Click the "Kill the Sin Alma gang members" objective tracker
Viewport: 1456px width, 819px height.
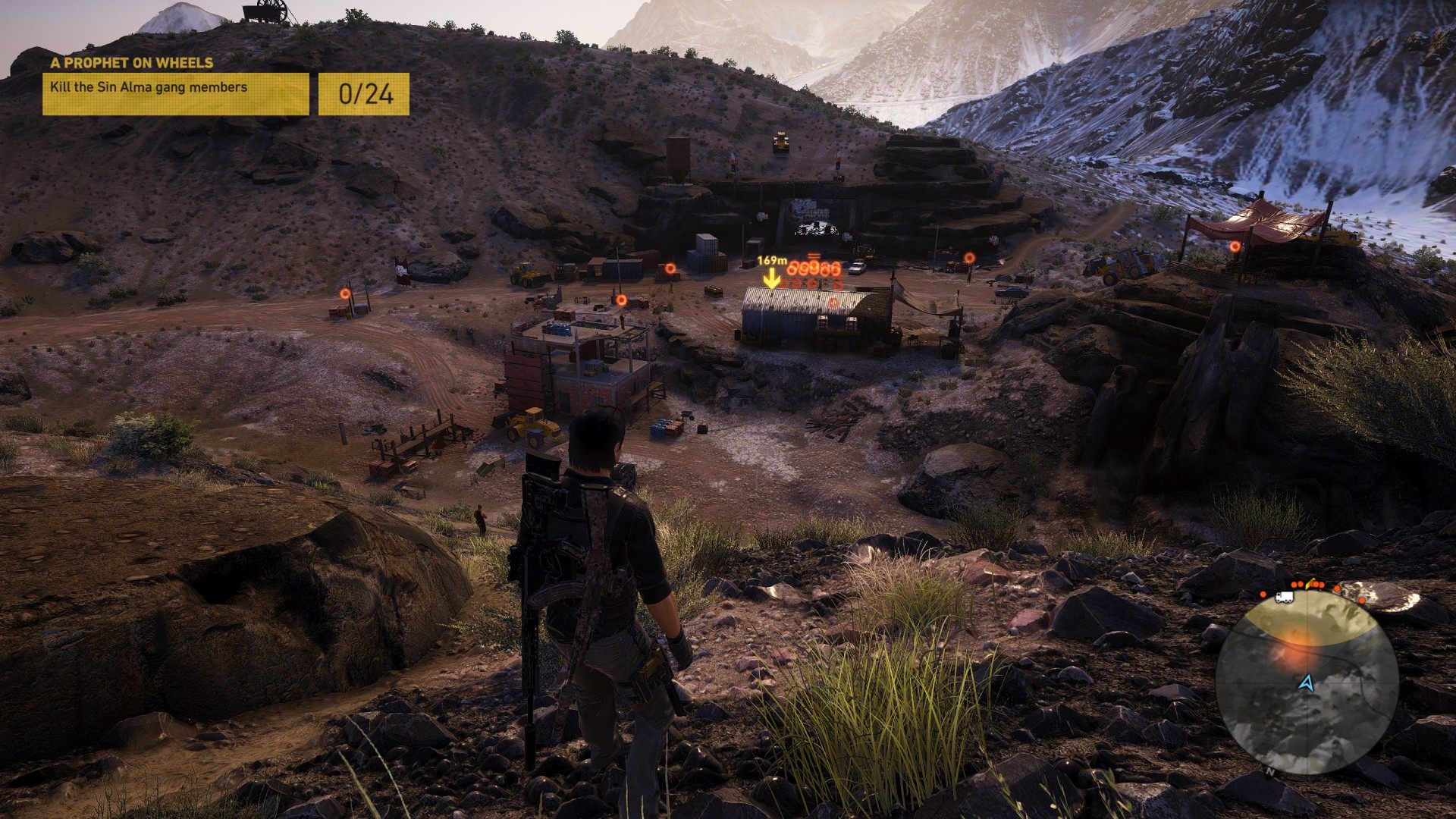[175, 94]
